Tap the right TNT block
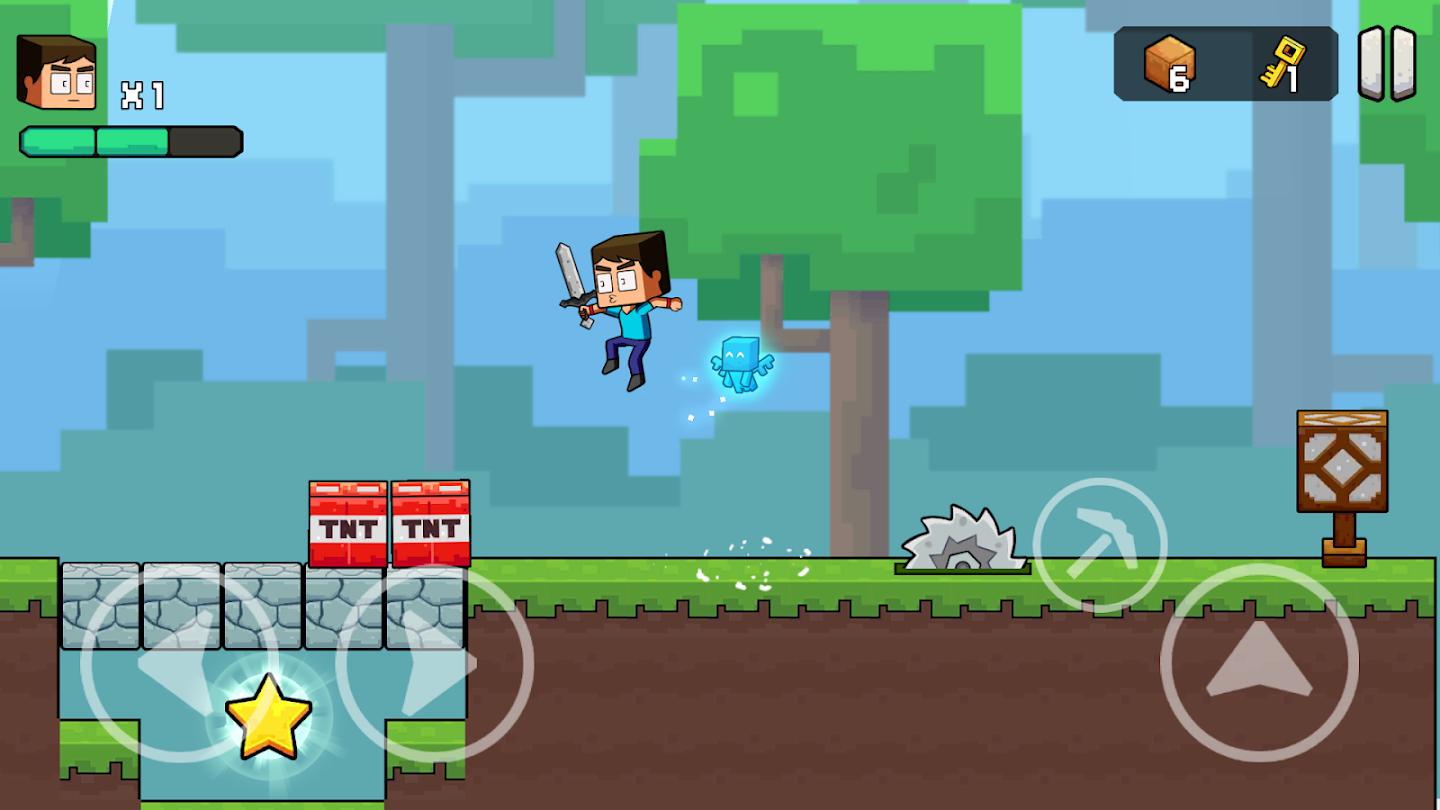The image size is (1440, 810). coord(428,525)
